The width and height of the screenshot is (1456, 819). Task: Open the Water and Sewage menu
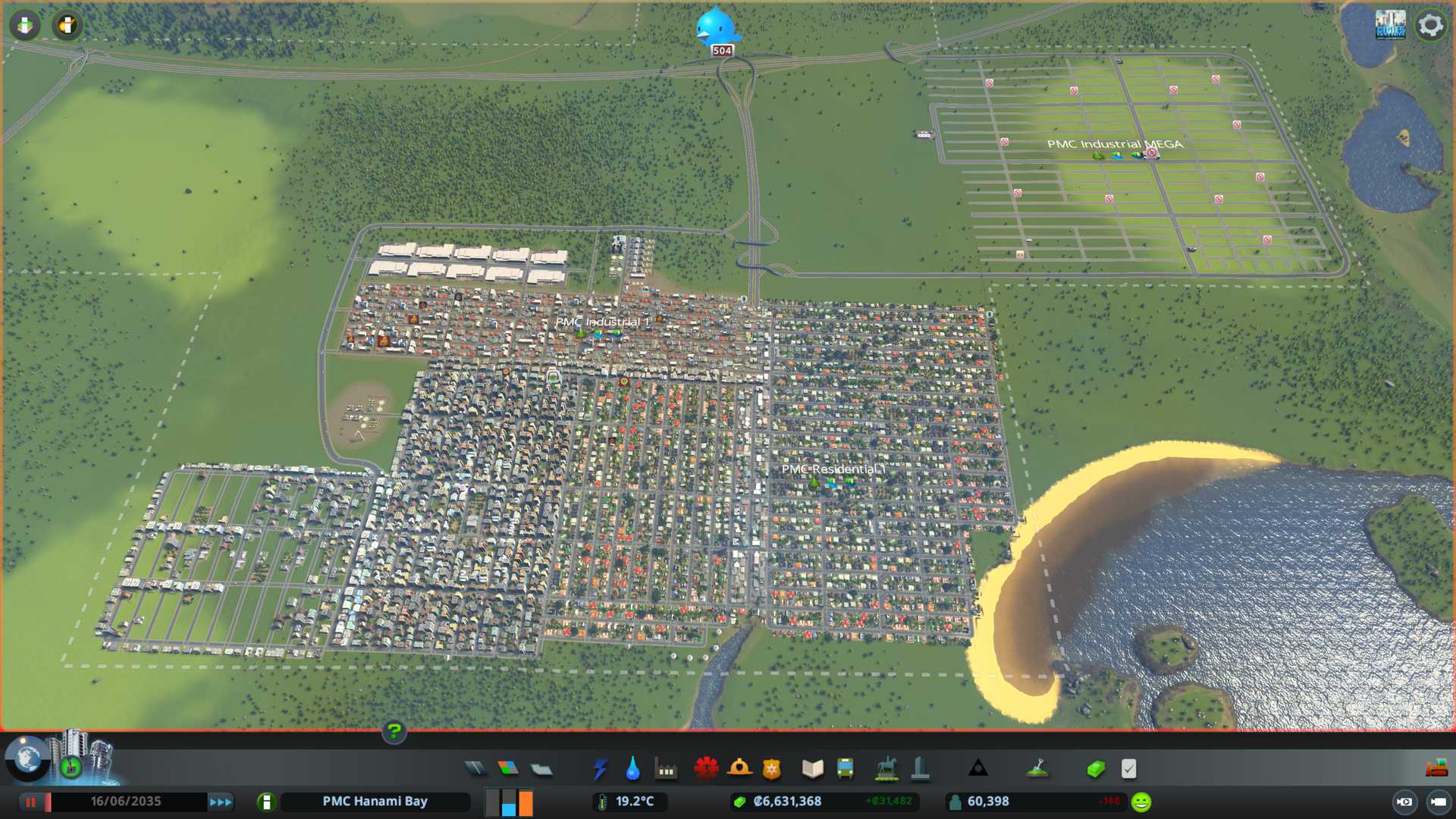(632, 769)
